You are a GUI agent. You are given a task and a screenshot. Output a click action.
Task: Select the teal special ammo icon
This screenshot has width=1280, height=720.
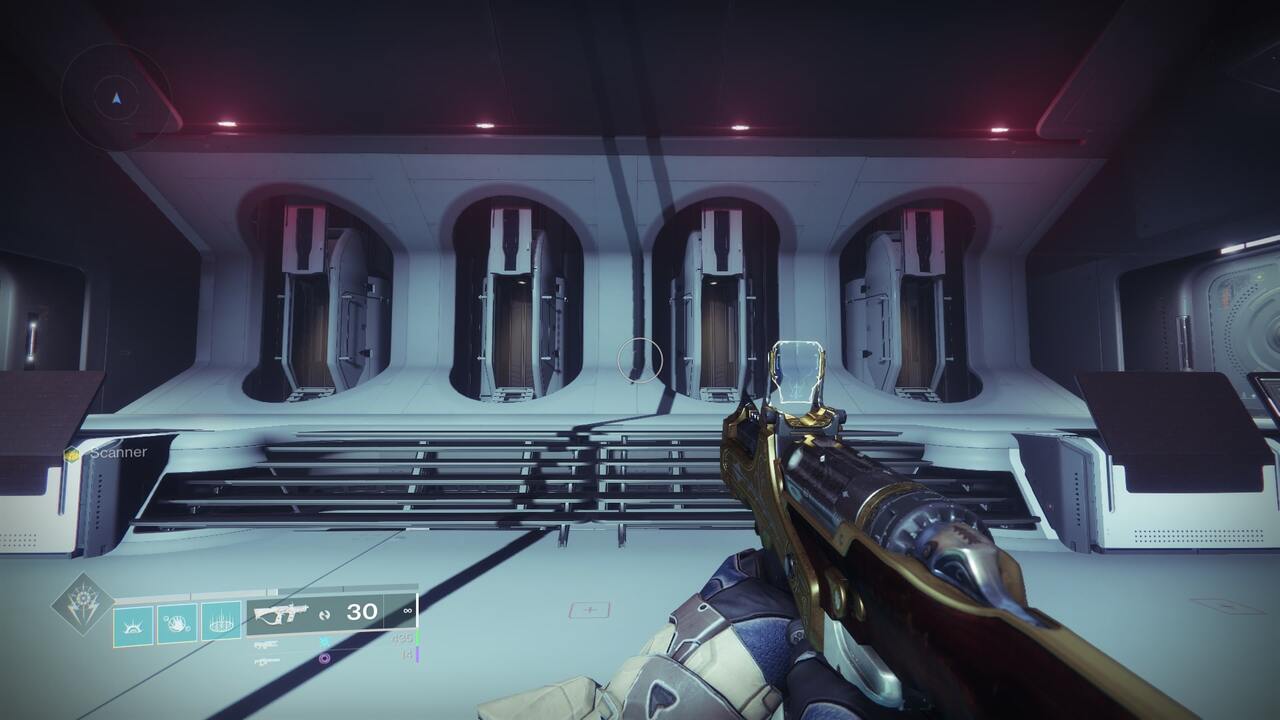click(325, 640)
